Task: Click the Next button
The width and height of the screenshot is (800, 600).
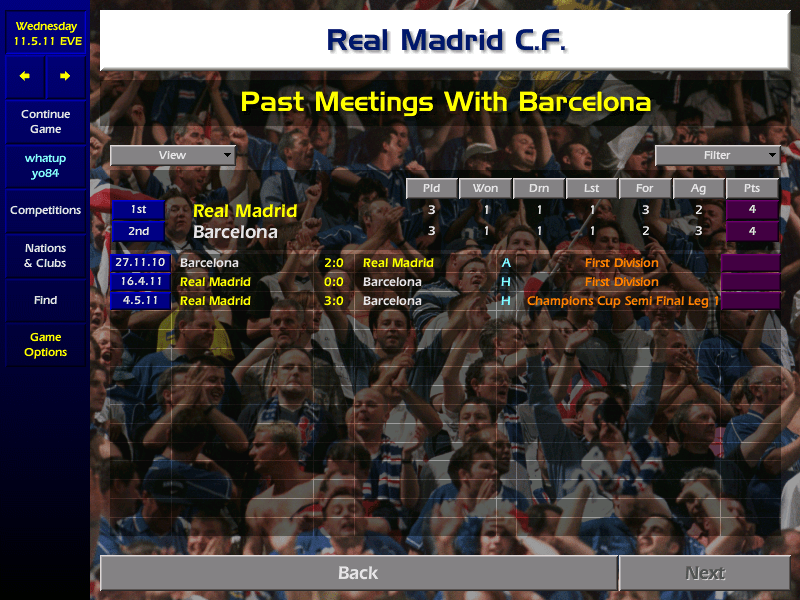Action: pos(704,573)
